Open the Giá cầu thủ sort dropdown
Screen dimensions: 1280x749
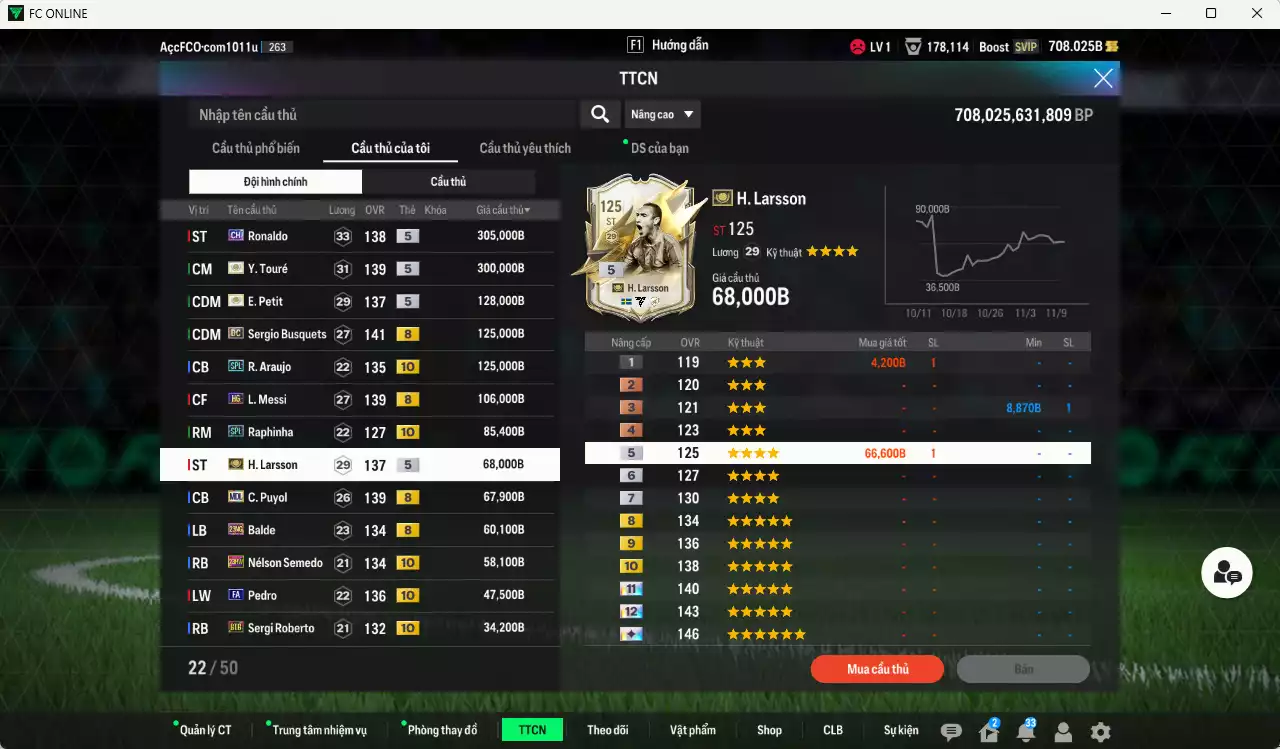coord(502,209)
